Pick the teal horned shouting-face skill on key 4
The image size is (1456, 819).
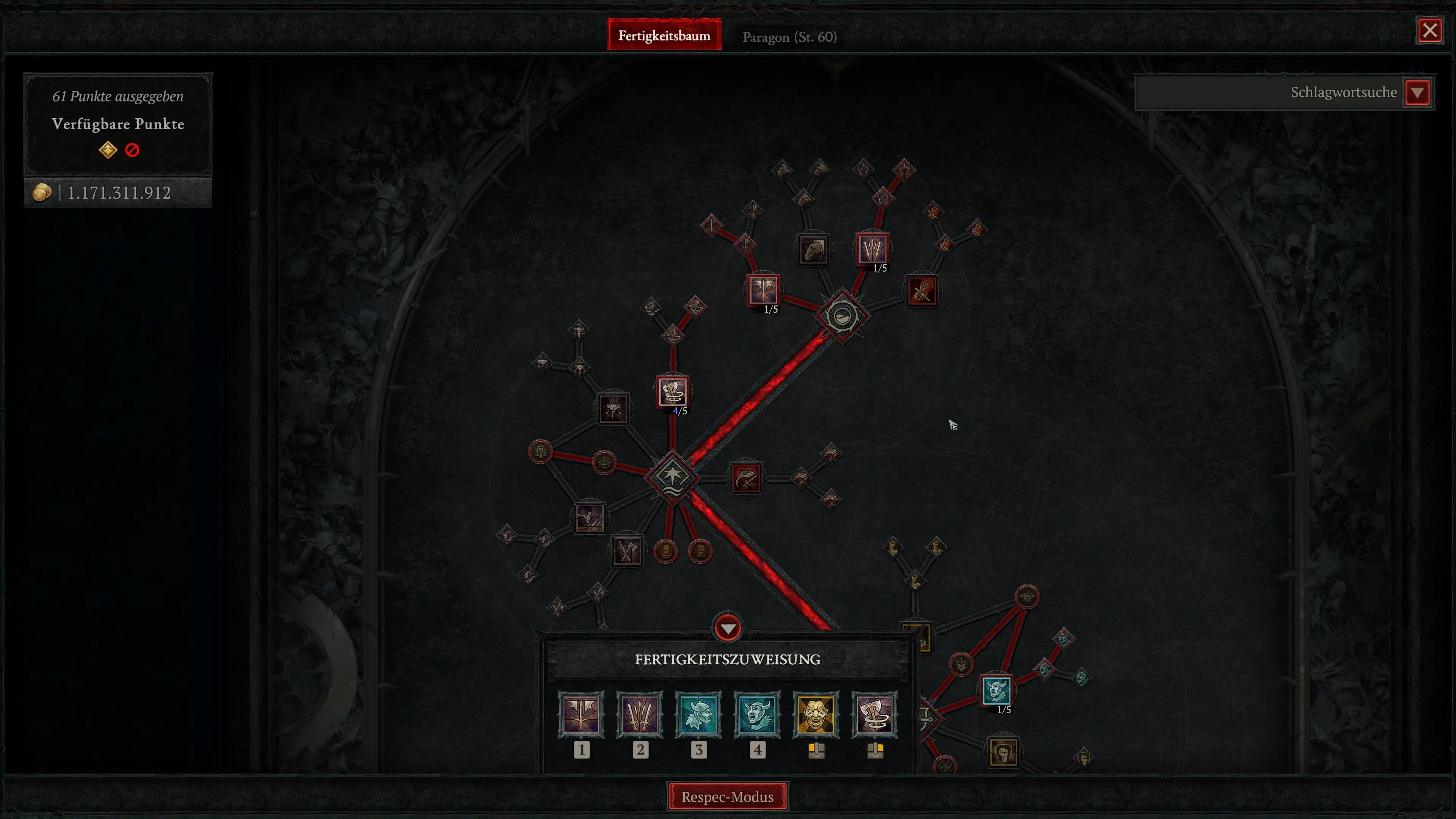[758, 714]
